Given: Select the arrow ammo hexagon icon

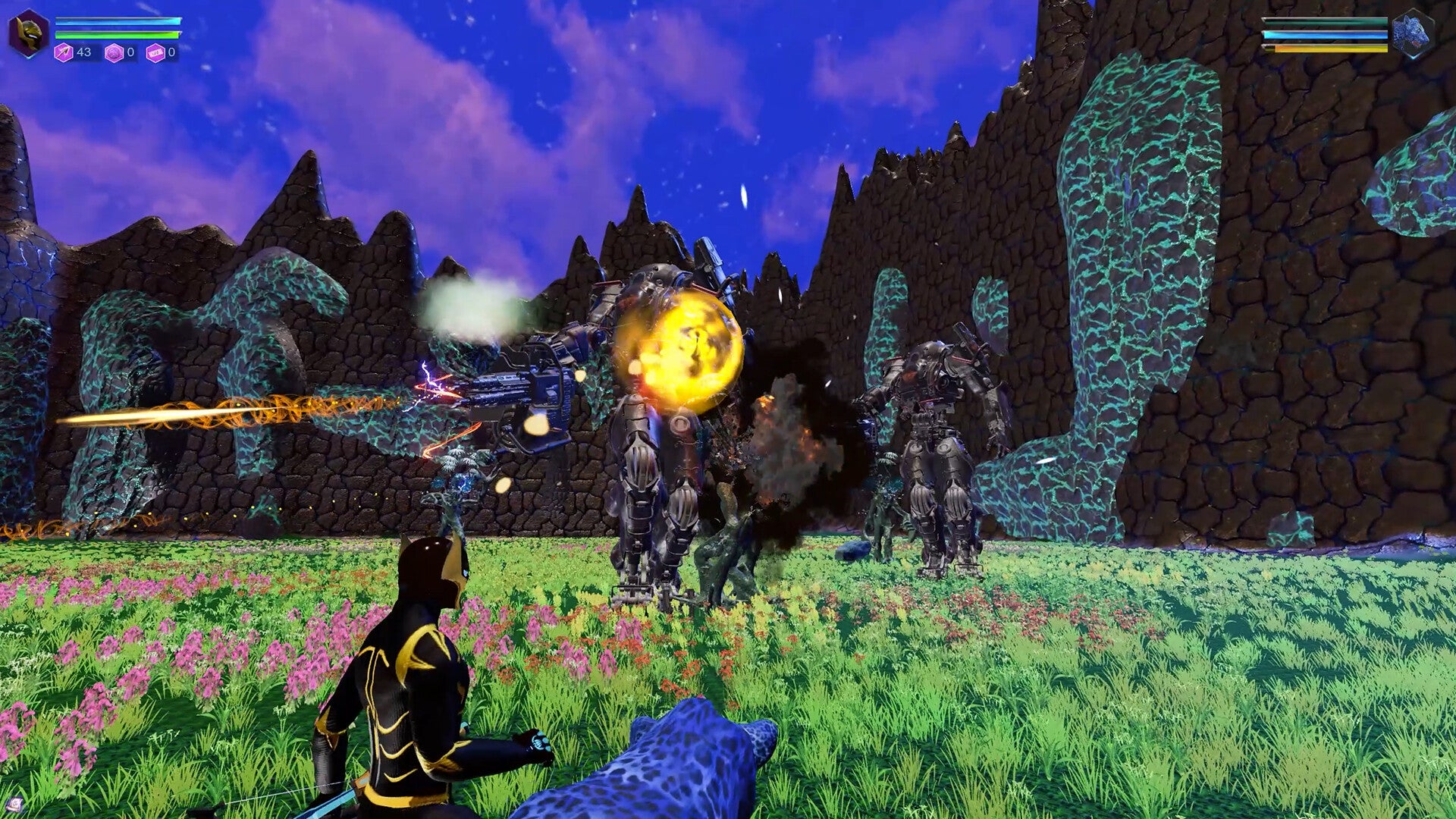Looking at the screenshot, I should pyautogui.click(x=64, y=52).
